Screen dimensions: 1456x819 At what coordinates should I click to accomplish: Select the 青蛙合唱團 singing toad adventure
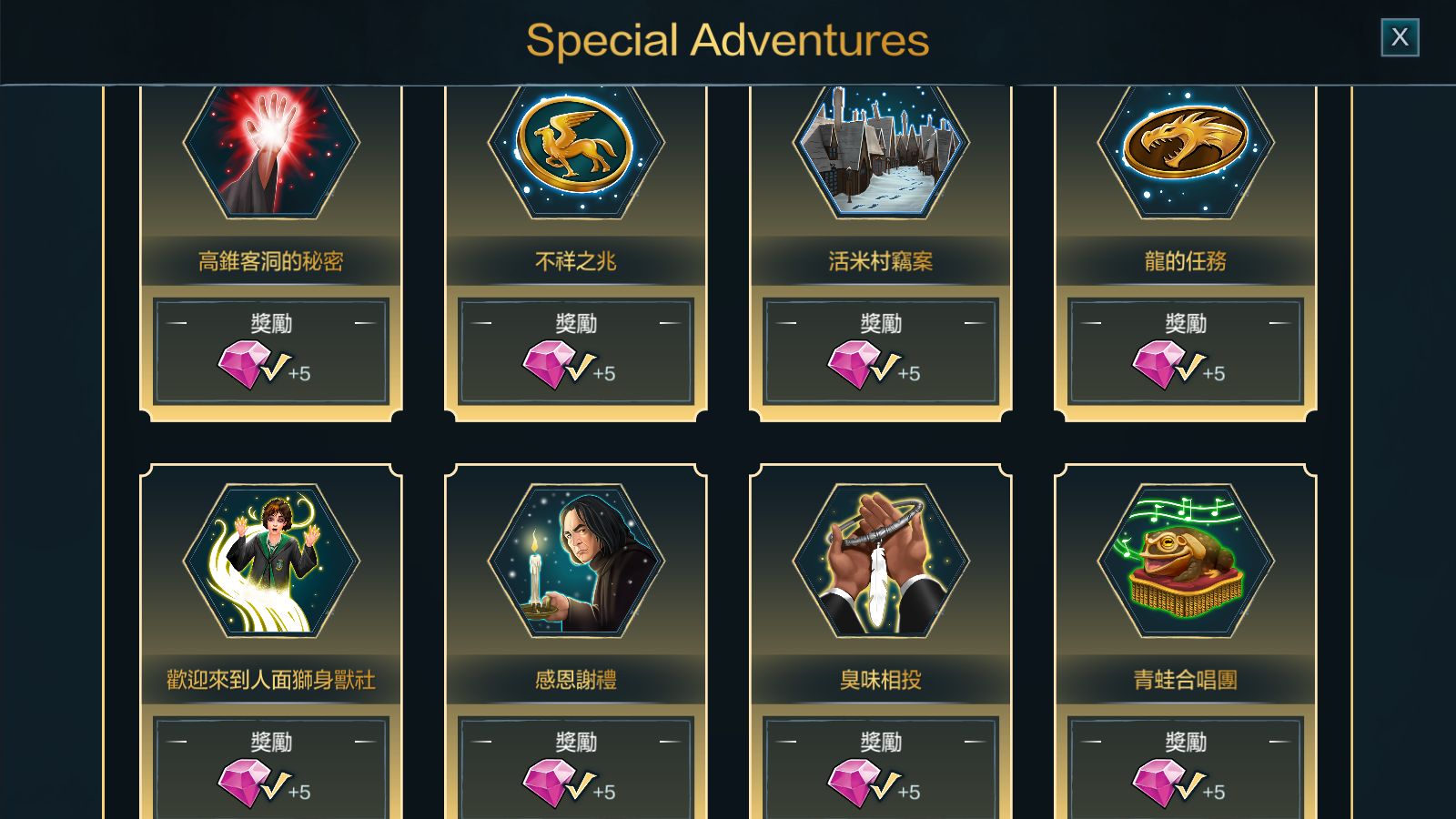pyautogui.click(x=1186, y=561)
